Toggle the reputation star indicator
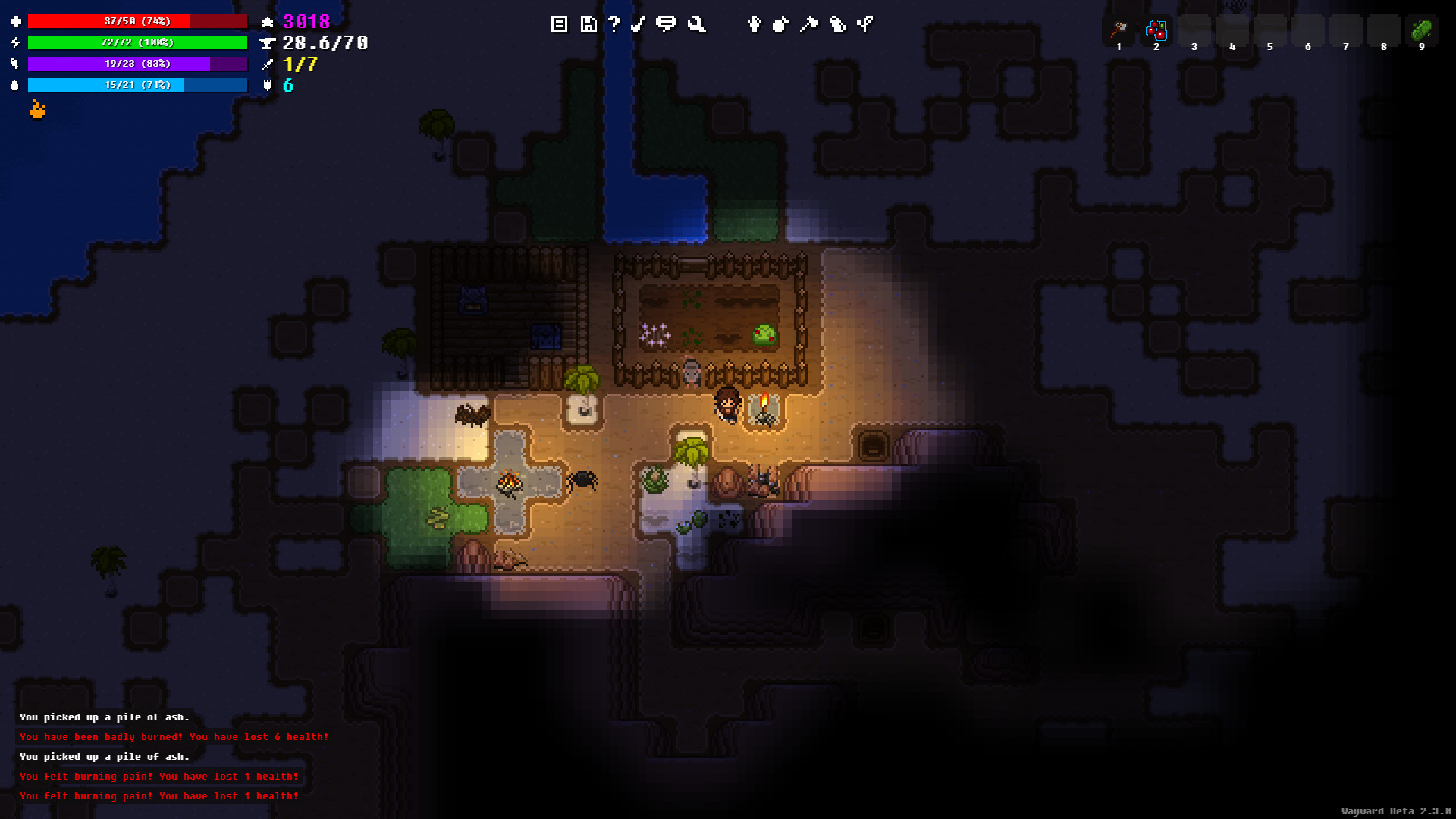This screenshot has height=819, width=1456. [267, 21]
